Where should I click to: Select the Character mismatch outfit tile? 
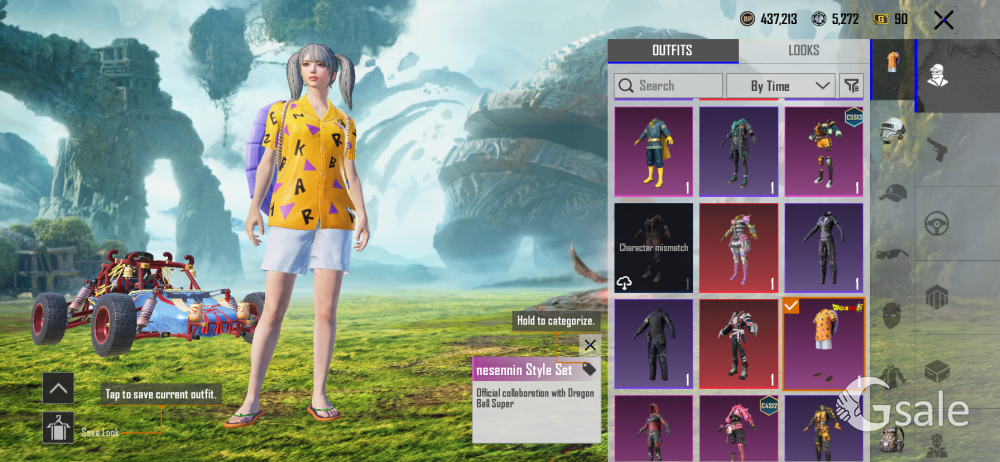(653, 247)
